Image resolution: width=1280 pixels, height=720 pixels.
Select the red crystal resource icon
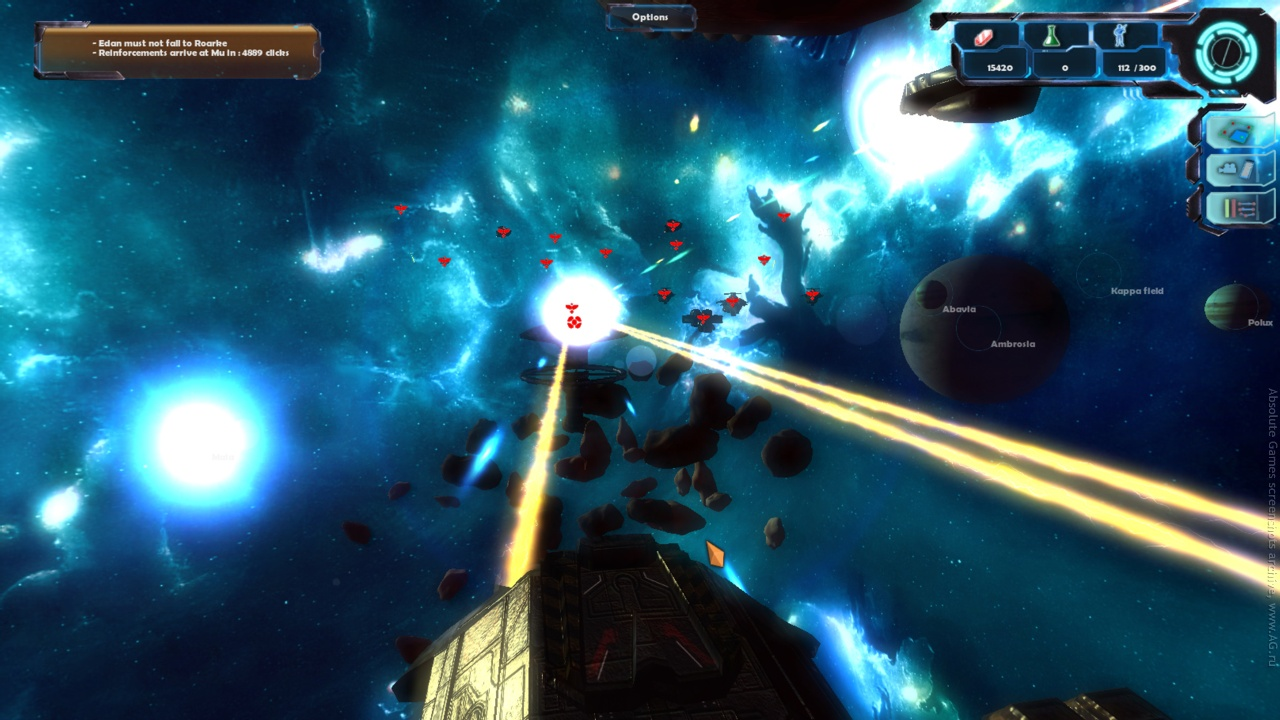point(986,36)
